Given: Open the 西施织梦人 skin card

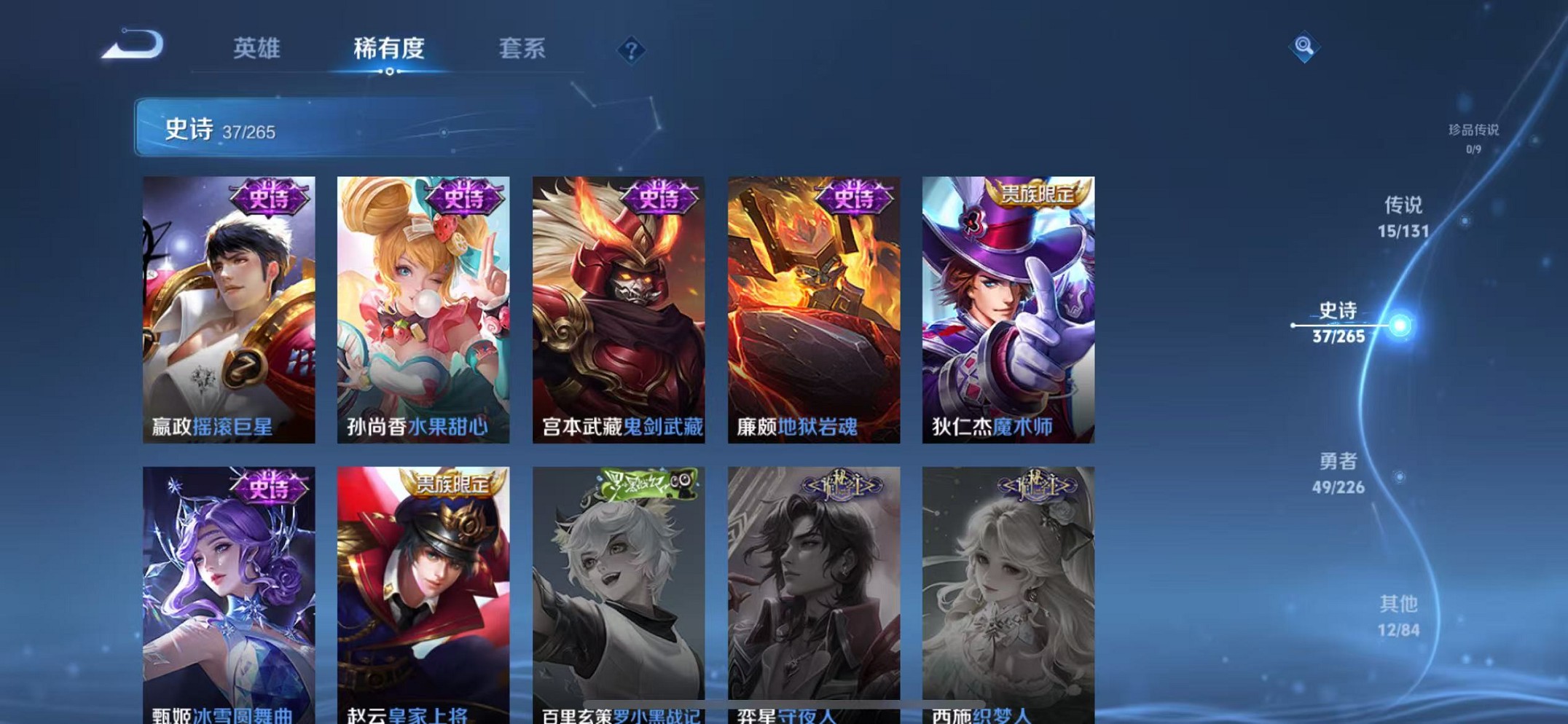Looking at the screenshot, I should [x=1008, y=590].
